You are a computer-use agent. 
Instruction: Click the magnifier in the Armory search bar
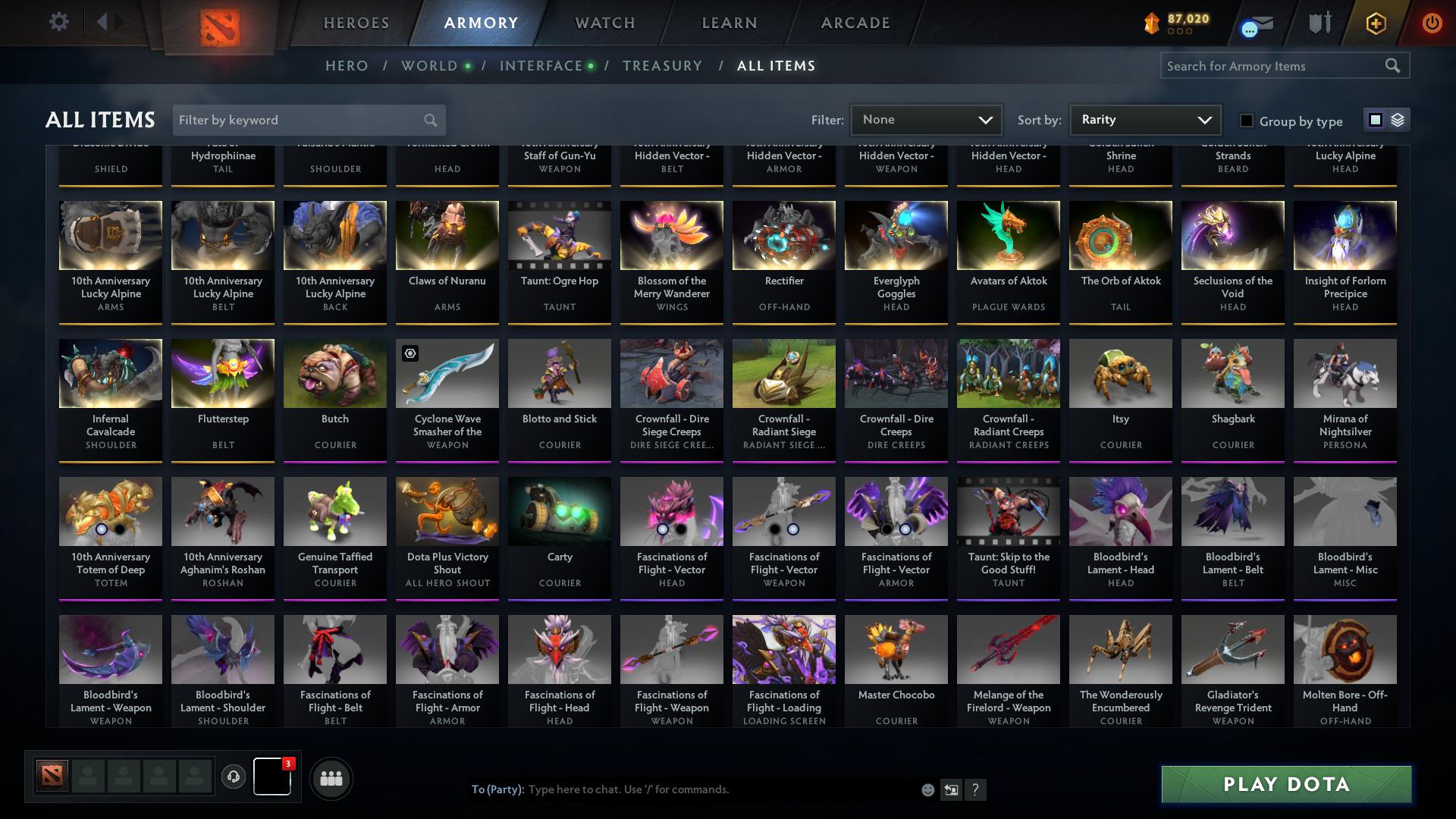1394,66
